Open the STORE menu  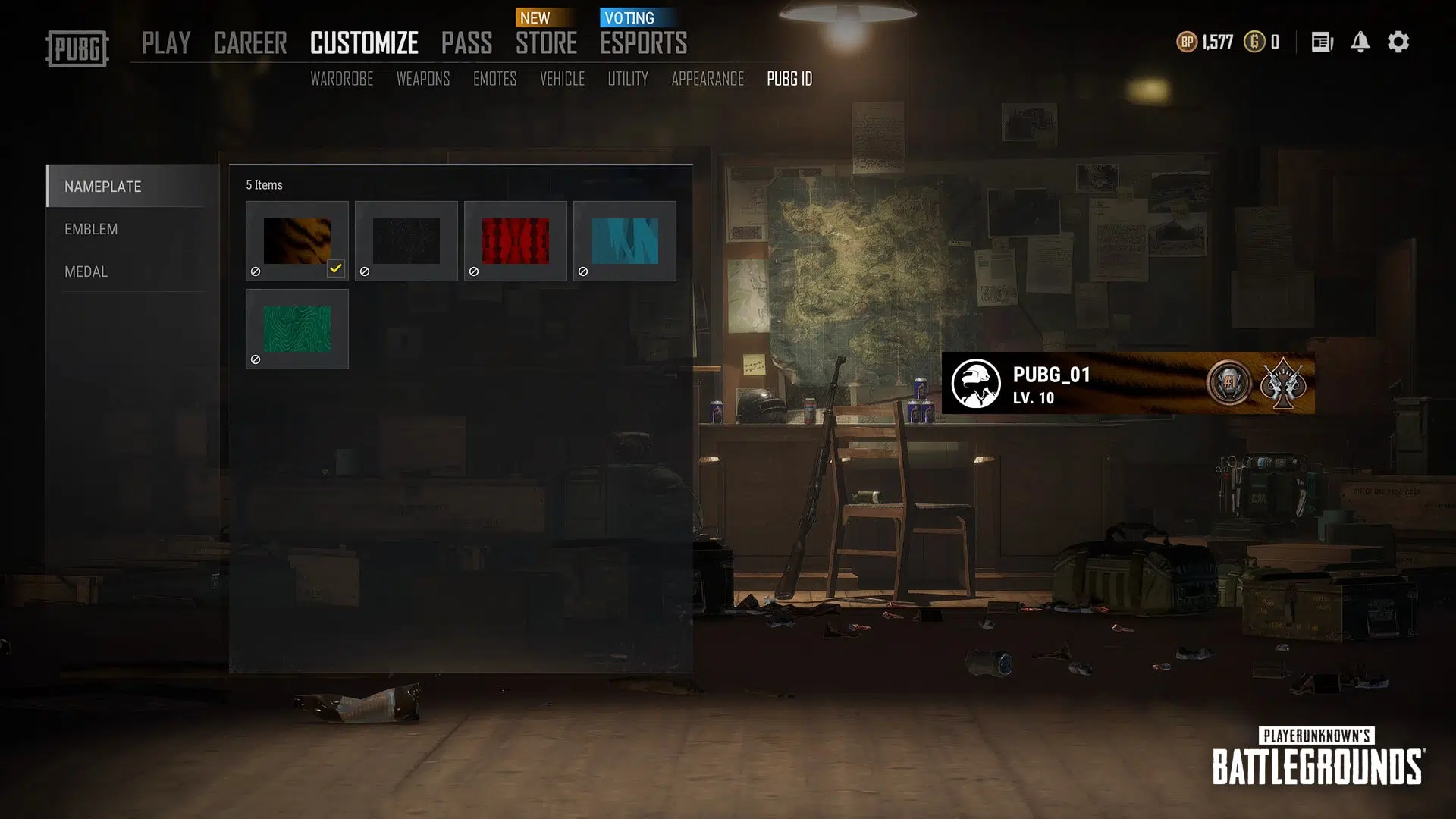pos(547,43)
